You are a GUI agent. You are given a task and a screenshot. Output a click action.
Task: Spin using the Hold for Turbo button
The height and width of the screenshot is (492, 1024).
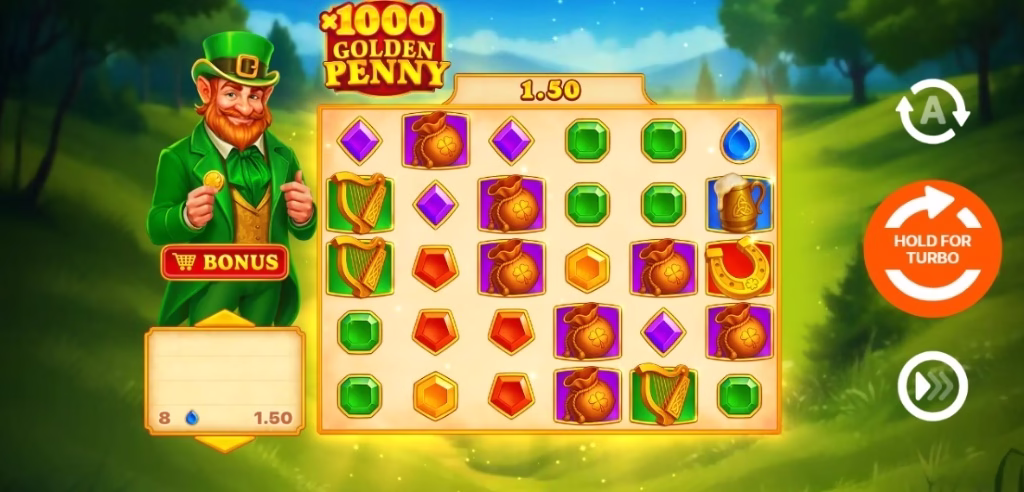click(932, 249)
